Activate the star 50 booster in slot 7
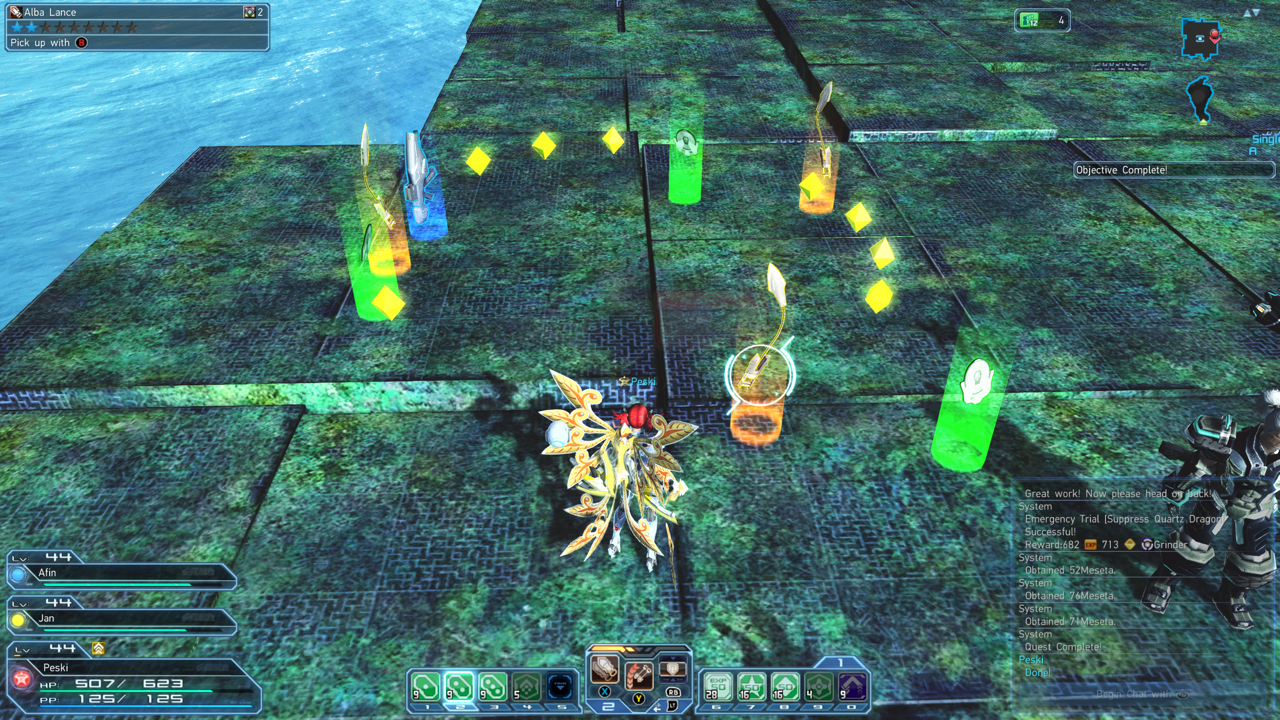Viewport: 1280px width, 720px height. [x=751, y=688]
